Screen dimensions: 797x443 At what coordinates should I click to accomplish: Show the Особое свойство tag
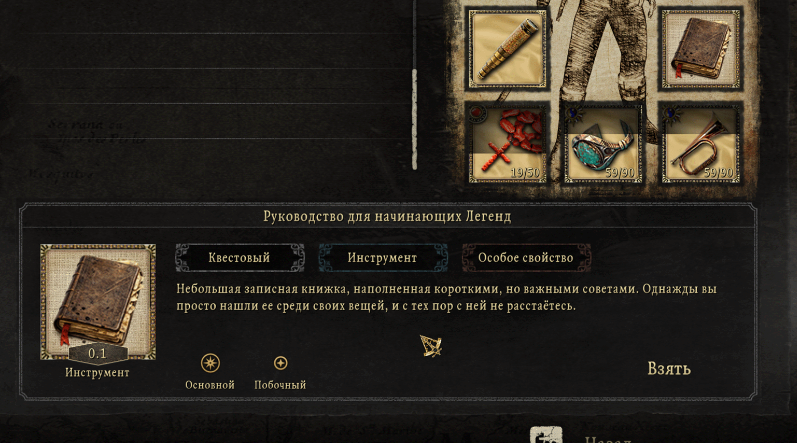(525, 258)
